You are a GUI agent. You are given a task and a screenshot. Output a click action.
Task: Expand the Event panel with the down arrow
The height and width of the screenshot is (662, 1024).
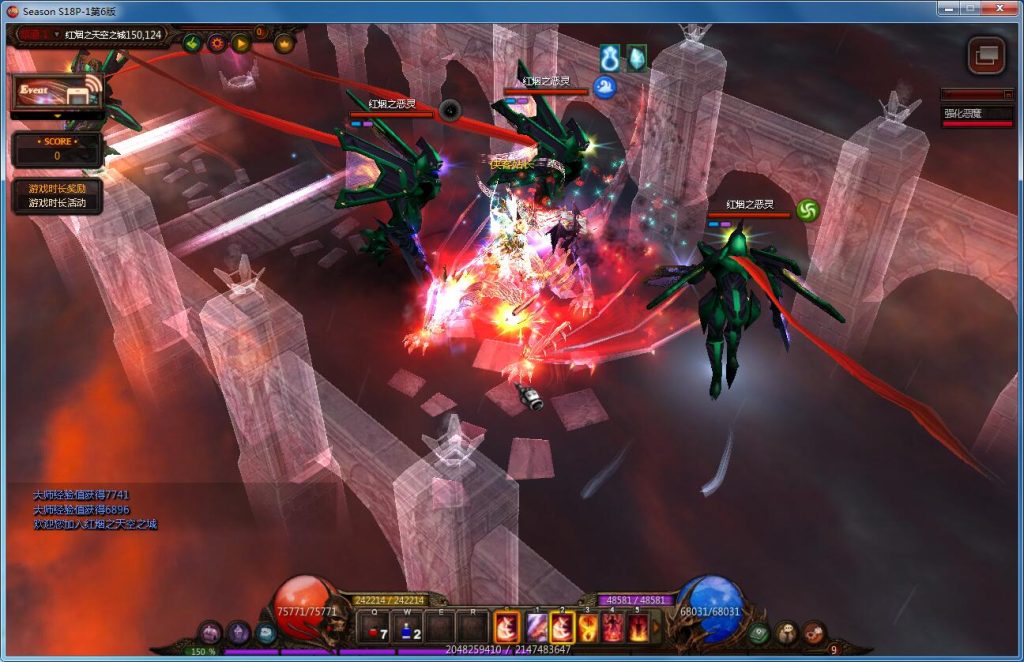[57, 116]
